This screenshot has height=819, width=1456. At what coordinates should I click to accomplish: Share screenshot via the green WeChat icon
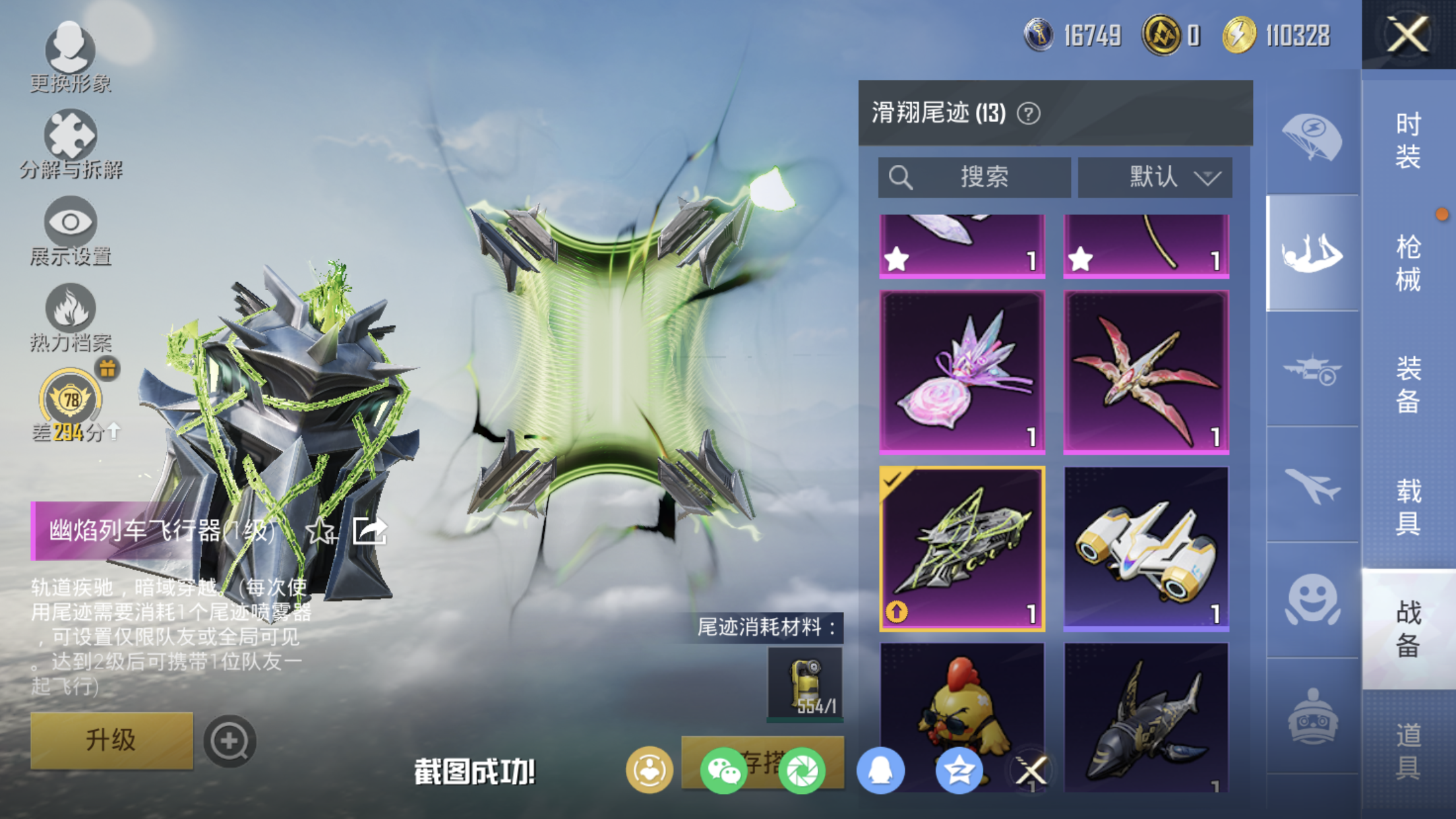tap(723, 770)
